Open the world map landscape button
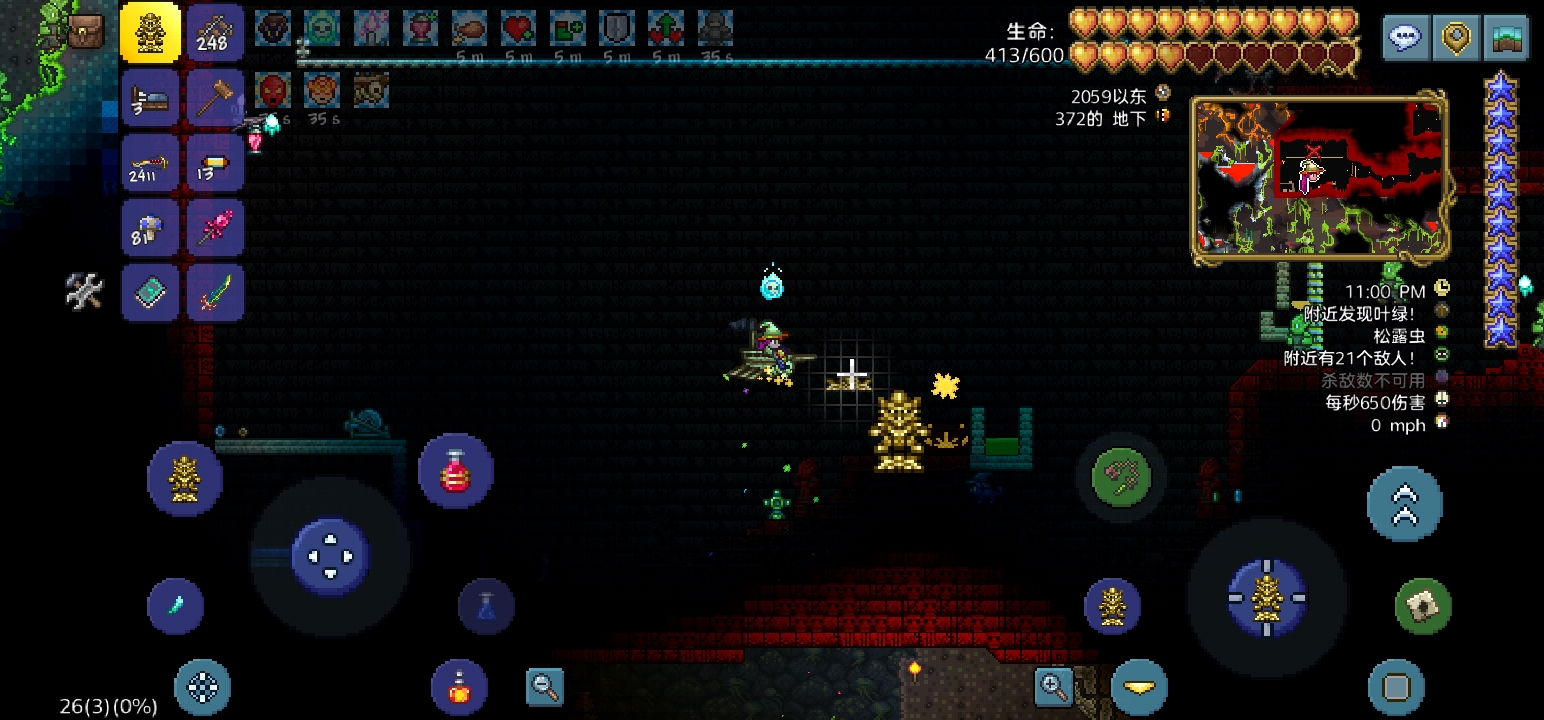The height and width of the screenshot is (720, 1544). coord(1506,38)
